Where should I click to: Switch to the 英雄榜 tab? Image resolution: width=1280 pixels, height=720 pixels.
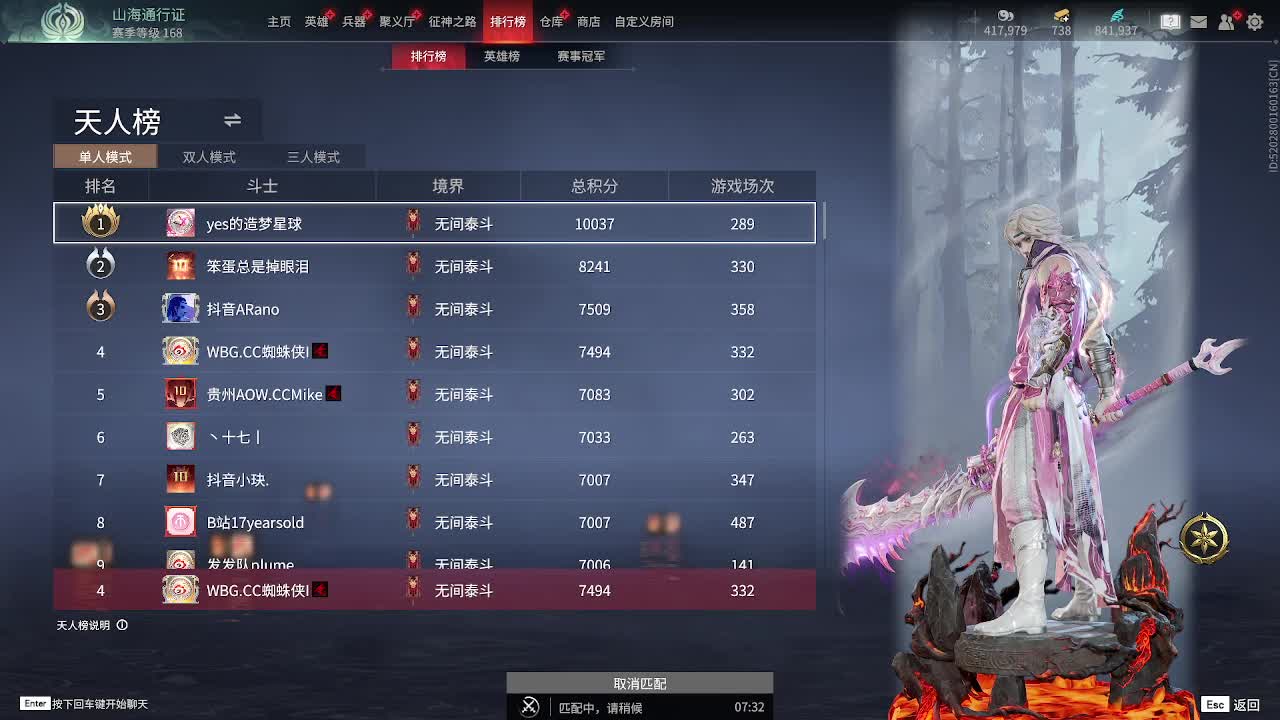tap(501, 57)
